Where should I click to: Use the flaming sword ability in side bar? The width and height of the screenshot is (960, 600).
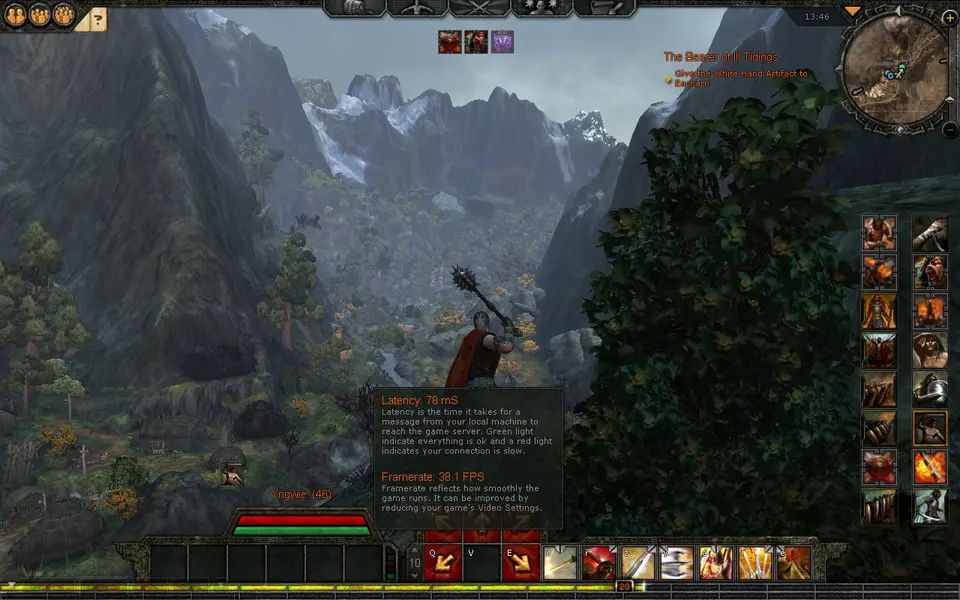point(930,467)
